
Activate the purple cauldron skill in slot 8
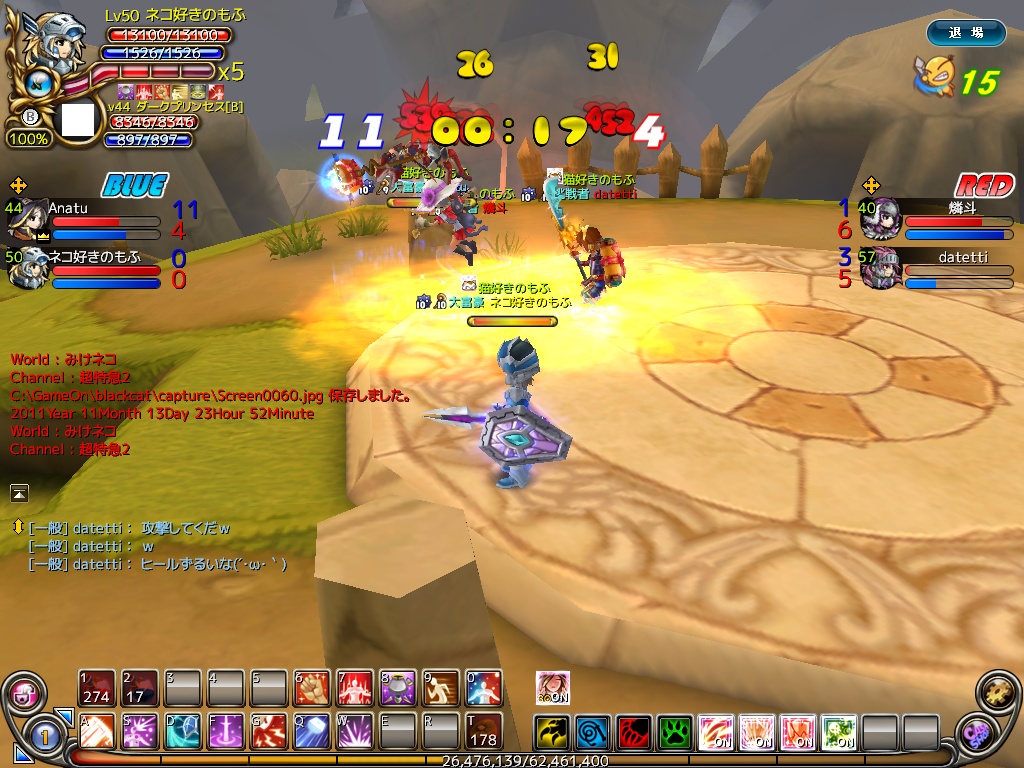coord(398,689)
